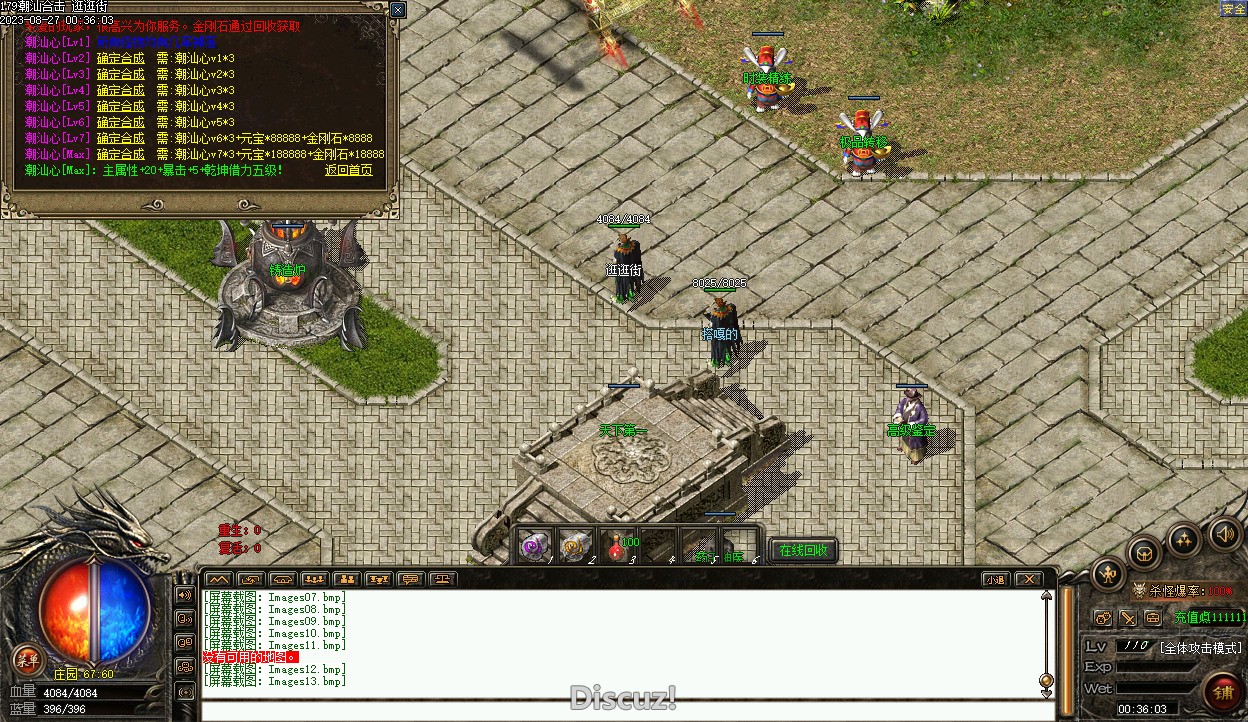
Task: Click the small sword icon button
Action: (1128, 618)
